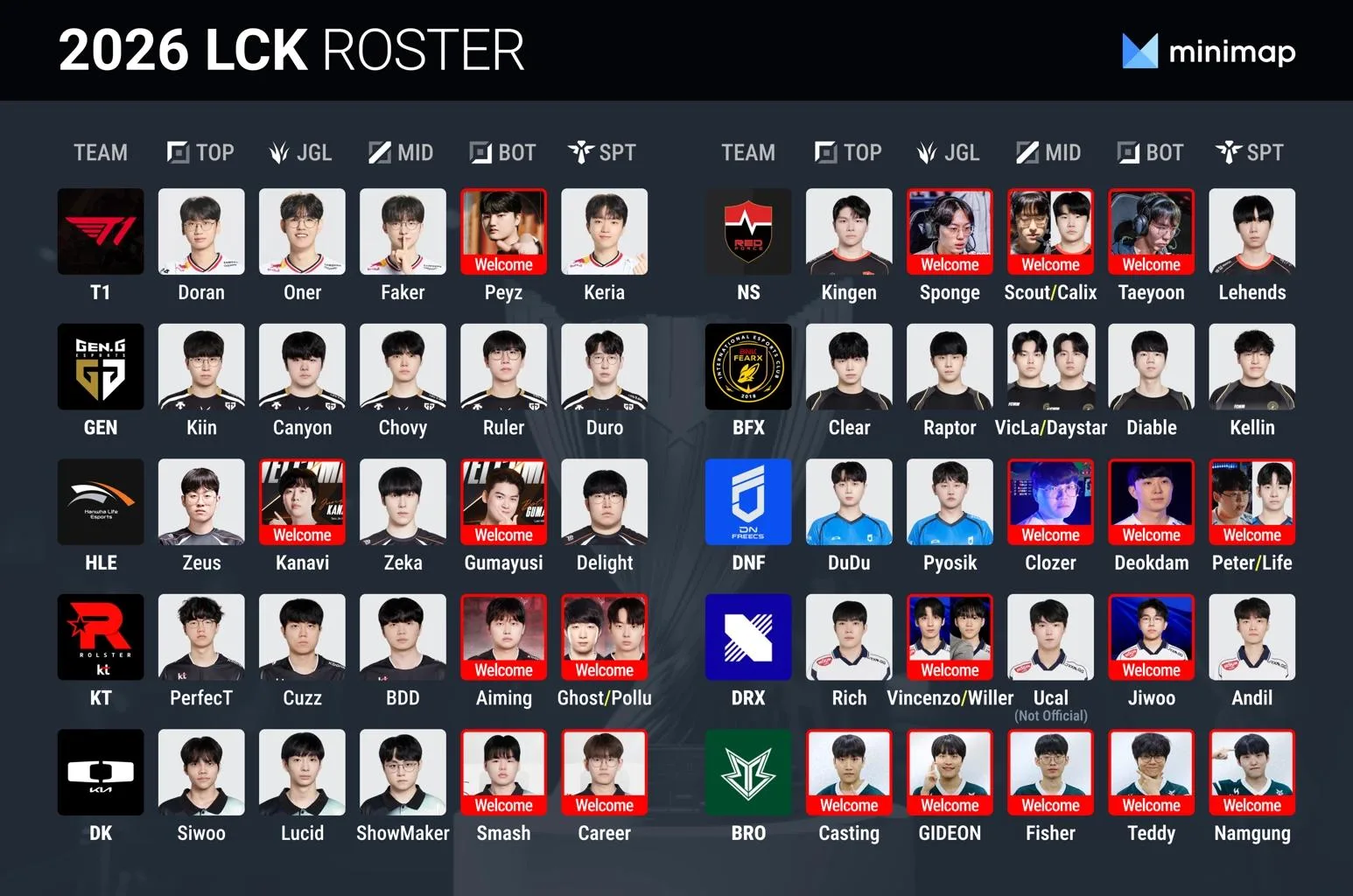The height and width of the screenshot is (896, 1353).
Task: Select the DRX team logo
Action: tap(748, 637)
